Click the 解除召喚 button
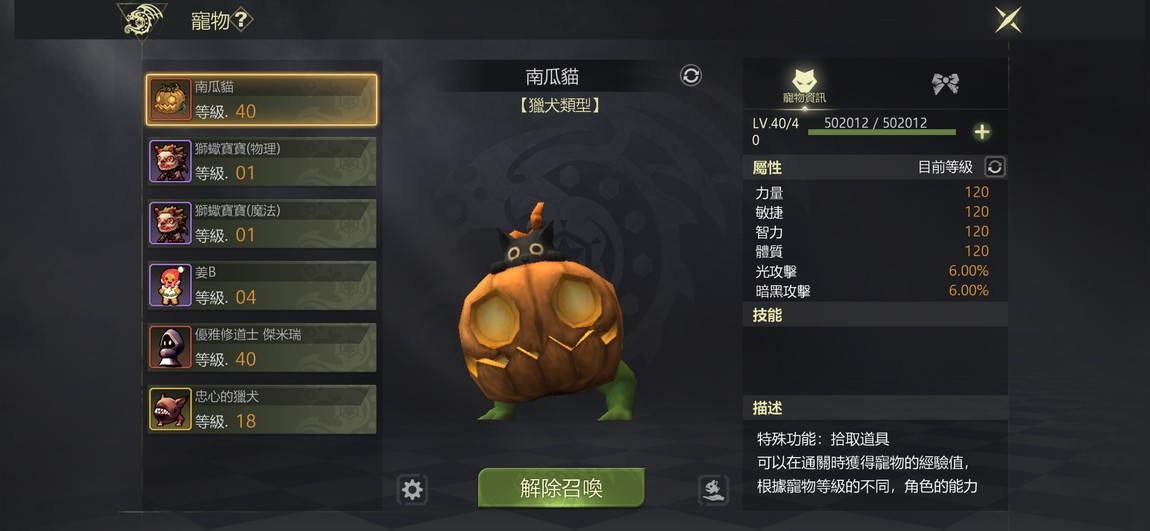The height and width of the screenshot is (531, 1150). [561, 488]
